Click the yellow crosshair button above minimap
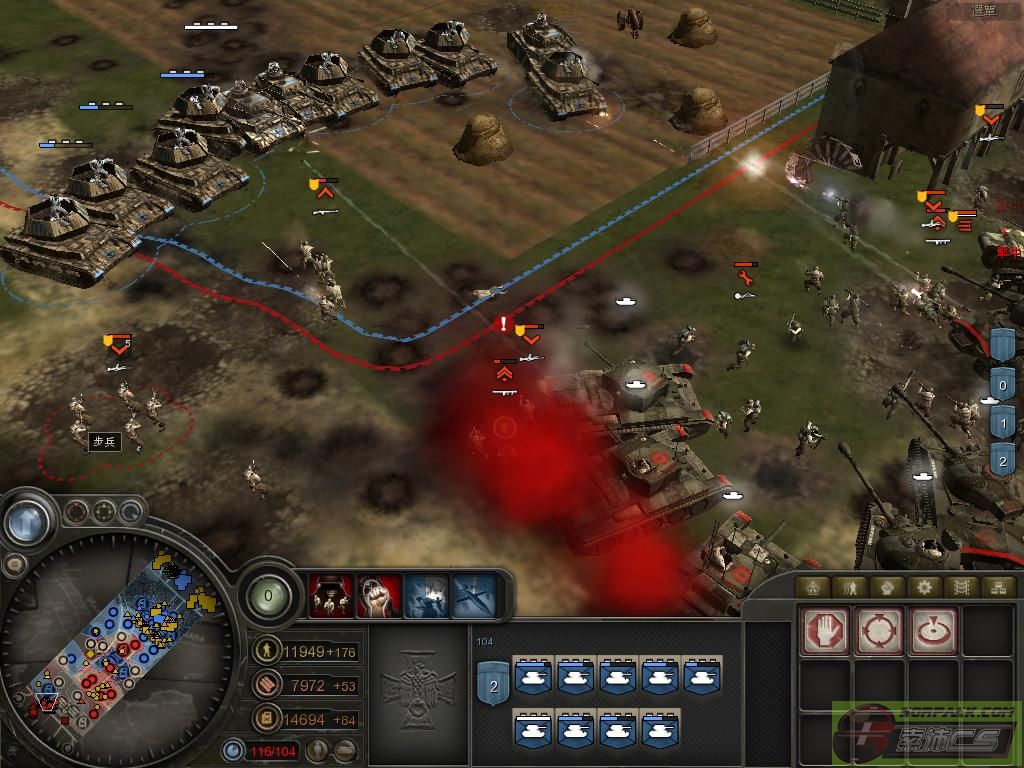Screen dimensions: 1024x768 tap(104, 513)
